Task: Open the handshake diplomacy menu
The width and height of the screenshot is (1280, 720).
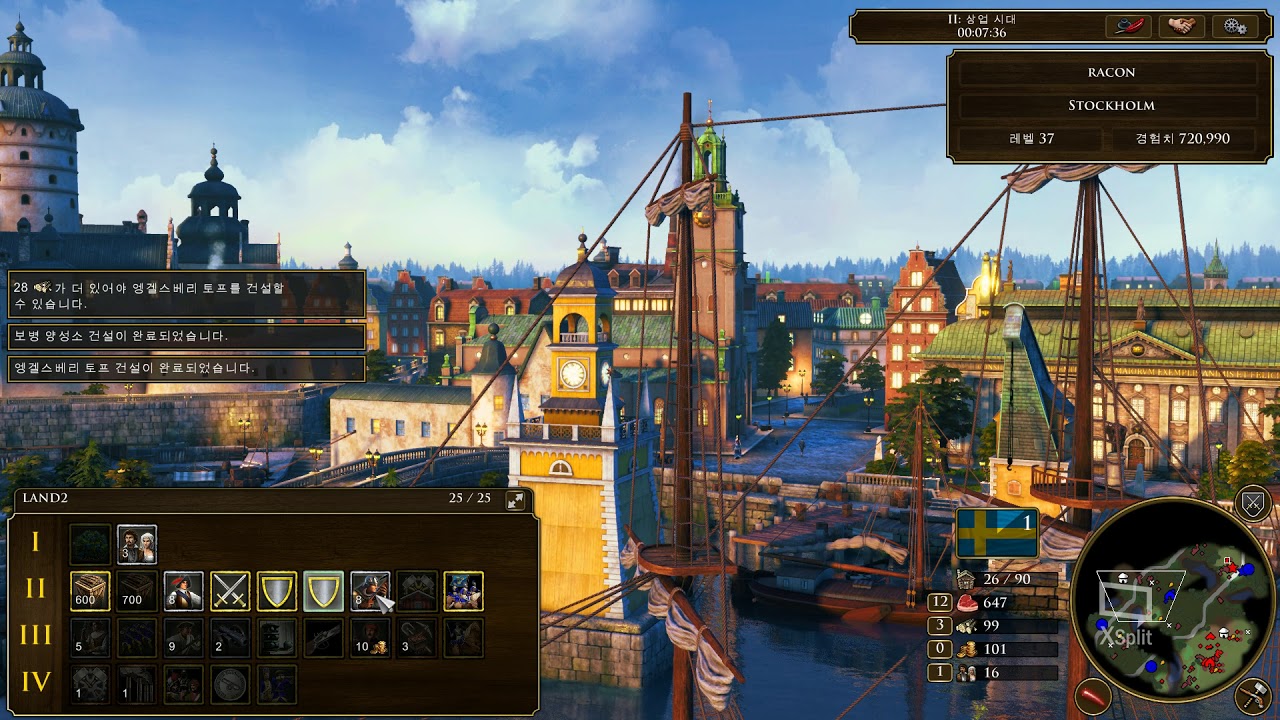Action: tap(1181, 26)
